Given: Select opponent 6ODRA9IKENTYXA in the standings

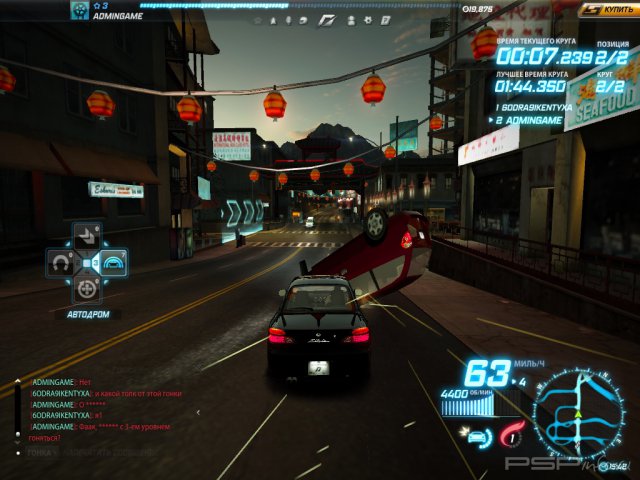Looking at the screenshot, I should point(536,106).
